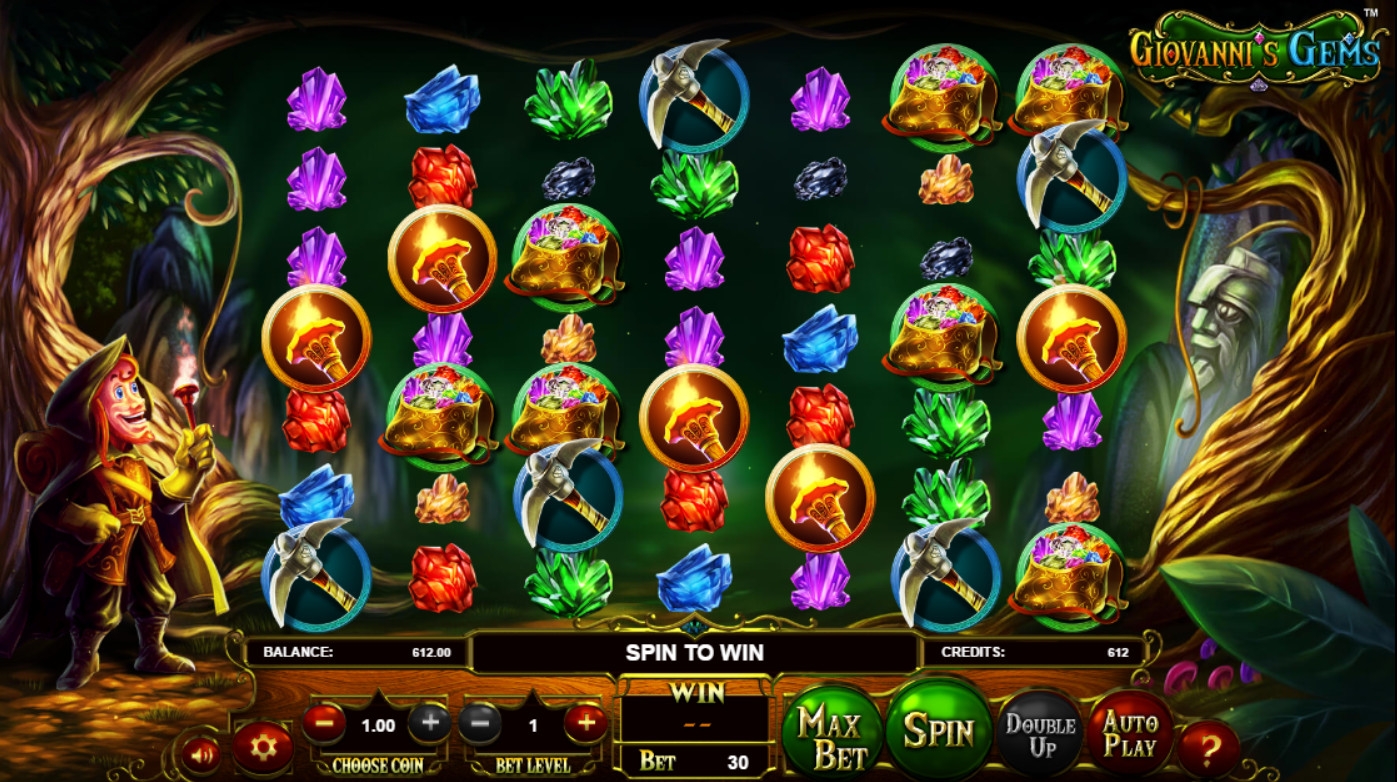Start Auto Play mode

coord(1131,734)
